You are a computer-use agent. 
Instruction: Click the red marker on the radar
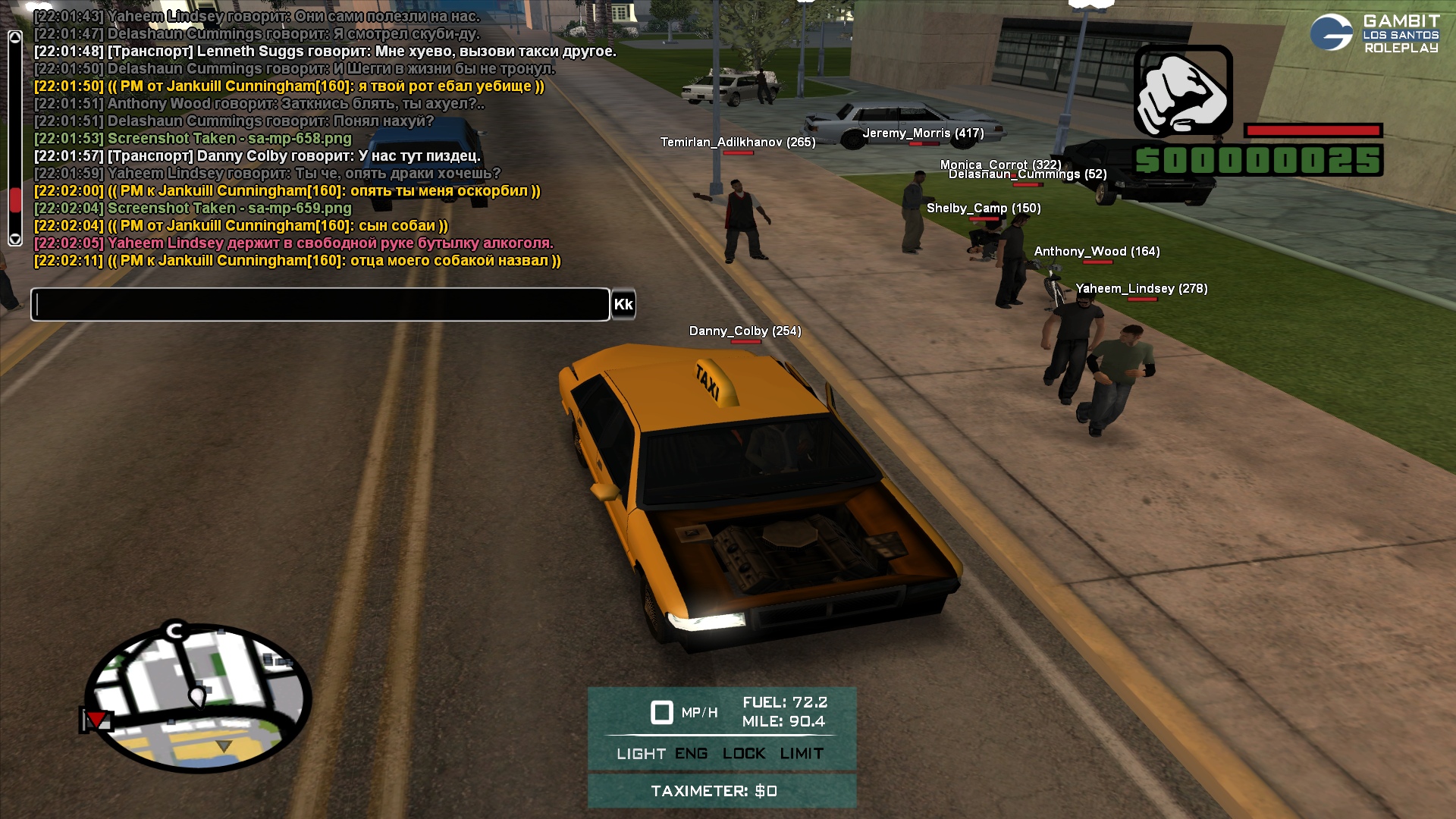click(96, 720)
